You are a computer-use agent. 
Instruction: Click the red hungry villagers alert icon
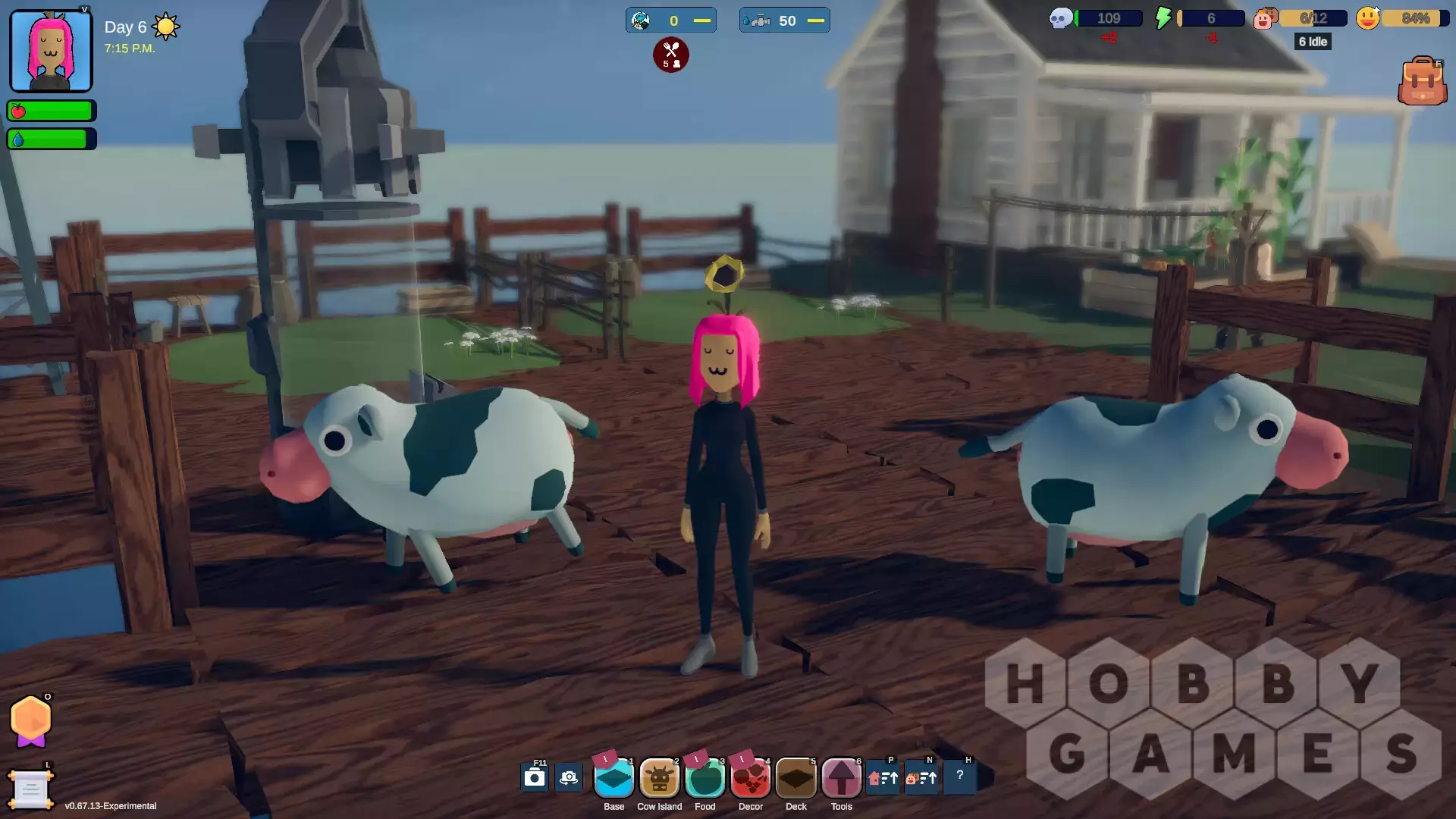pos(671,55)
